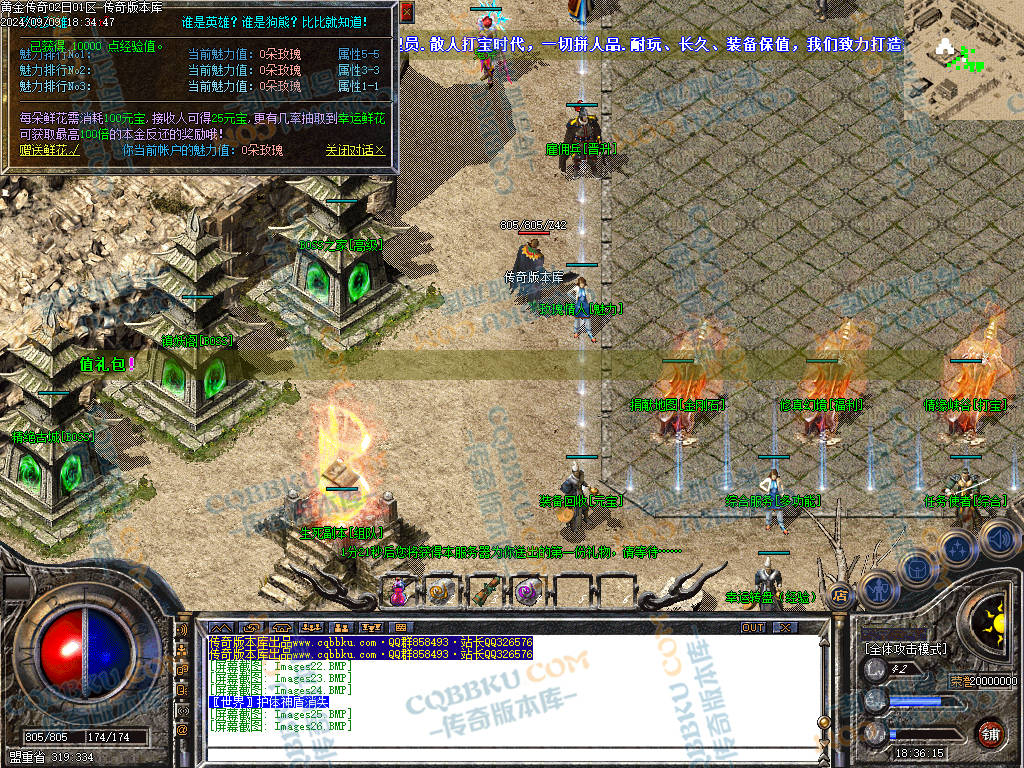Image resolution: width=1024 pixels, height=768 pixels.
Task: Close the chat panel with its X button
Action: click(x=786, y=627)
